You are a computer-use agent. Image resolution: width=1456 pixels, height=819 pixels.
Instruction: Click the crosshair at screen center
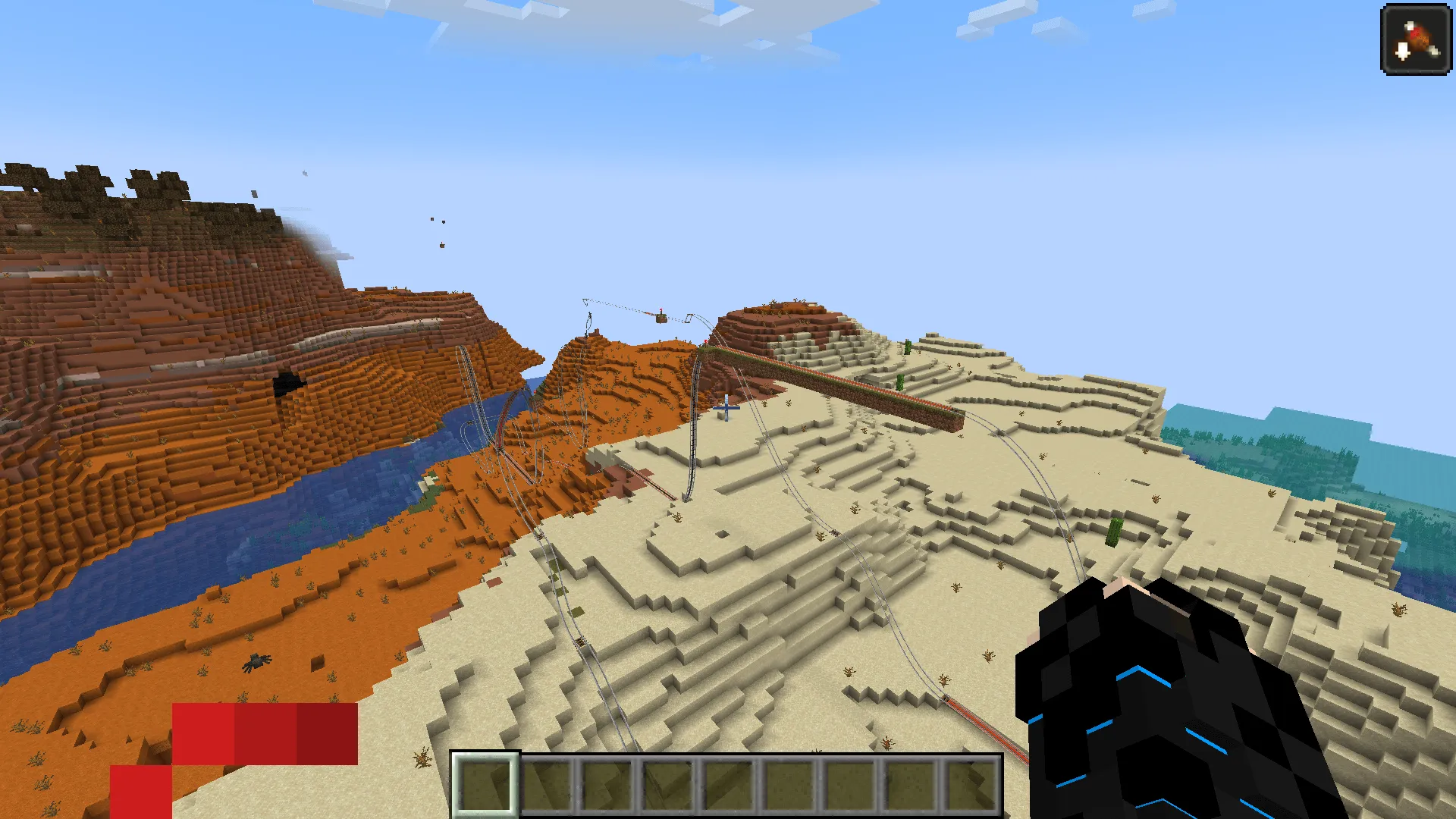coord(726,409)
